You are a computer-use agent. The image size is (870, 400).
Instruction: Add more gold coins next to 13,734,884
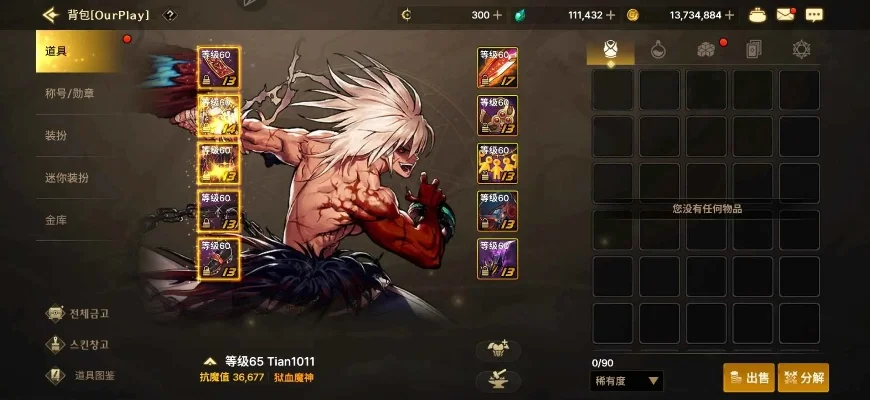point(729,15)
